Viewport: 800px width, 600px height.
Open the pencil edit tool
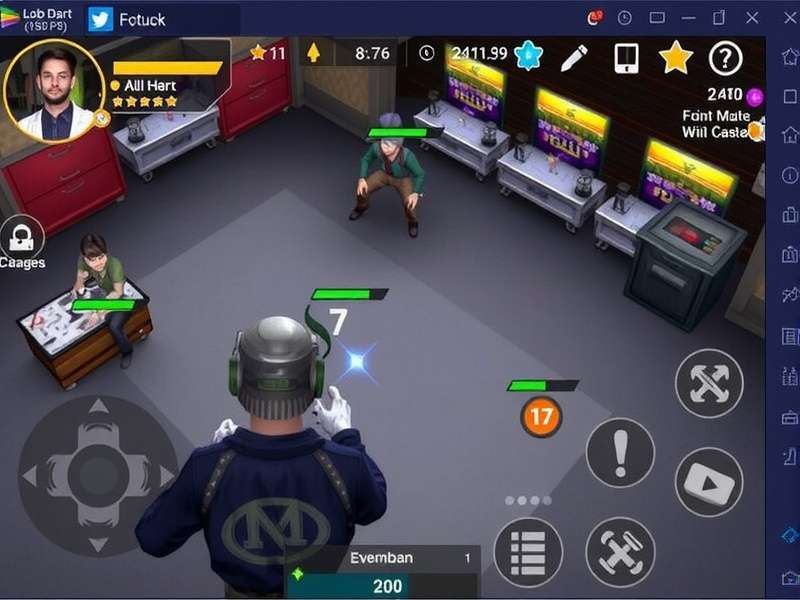click(x=574, y=57)
